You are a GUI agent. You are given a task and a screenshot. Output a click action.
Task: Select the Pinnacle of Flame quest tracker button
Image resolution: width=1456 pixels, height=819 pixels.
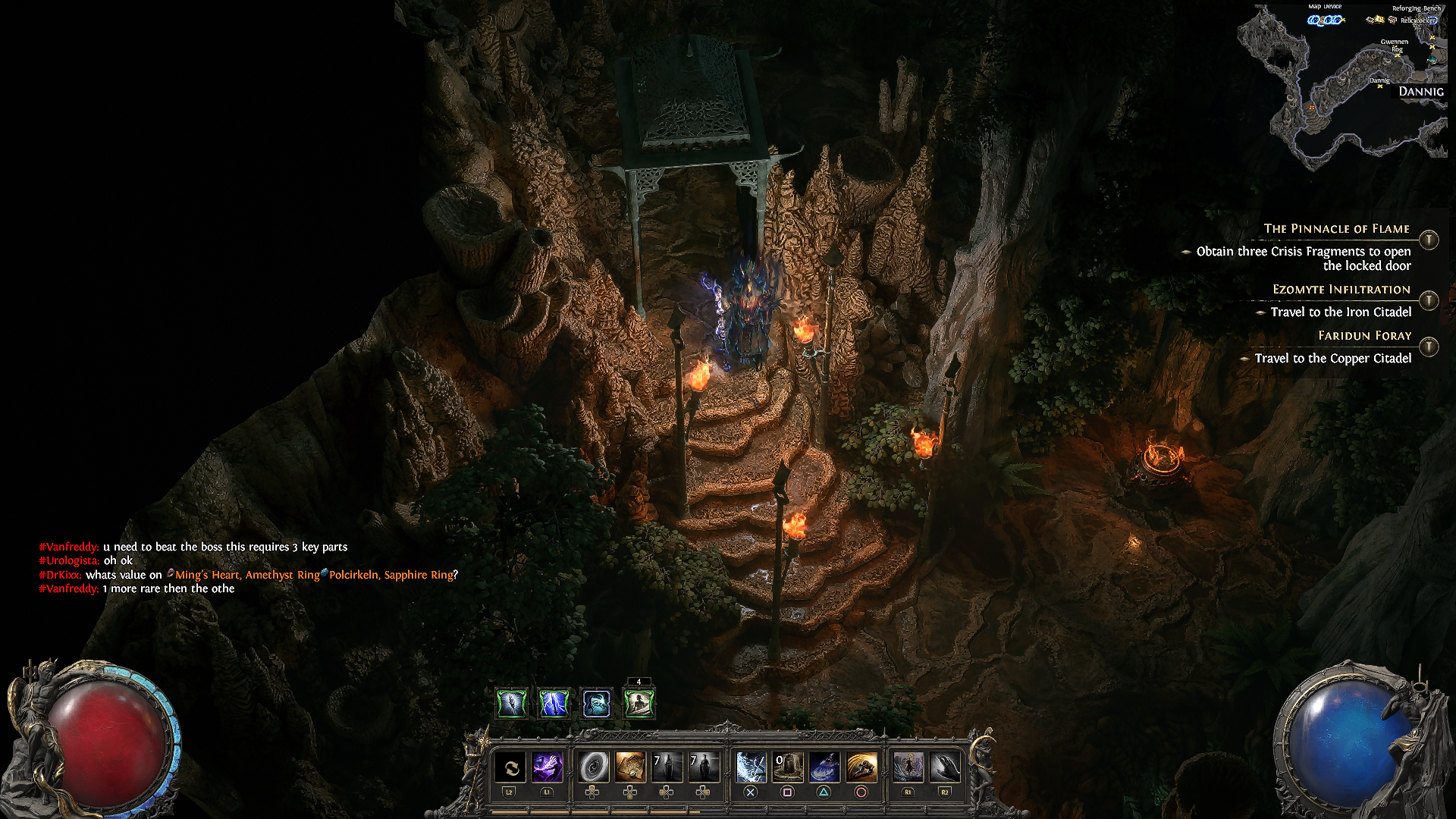coord(1429,240)
